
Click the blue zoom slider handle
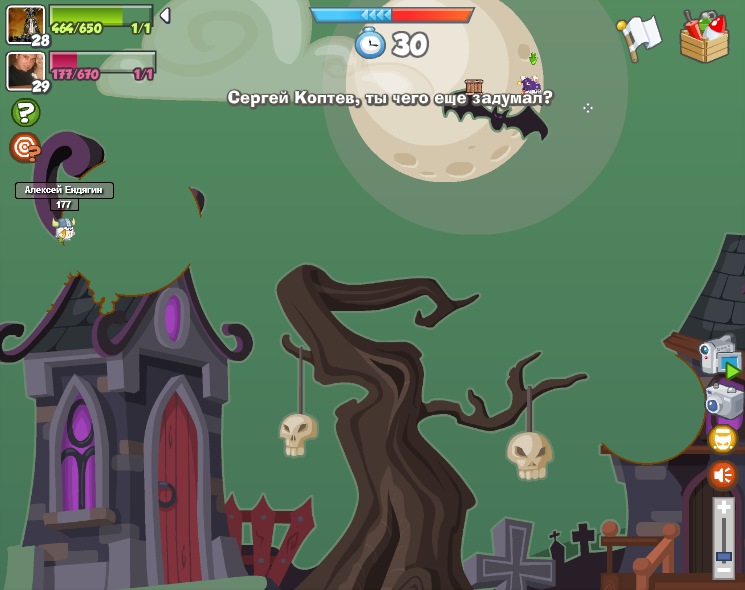(723, 555)
